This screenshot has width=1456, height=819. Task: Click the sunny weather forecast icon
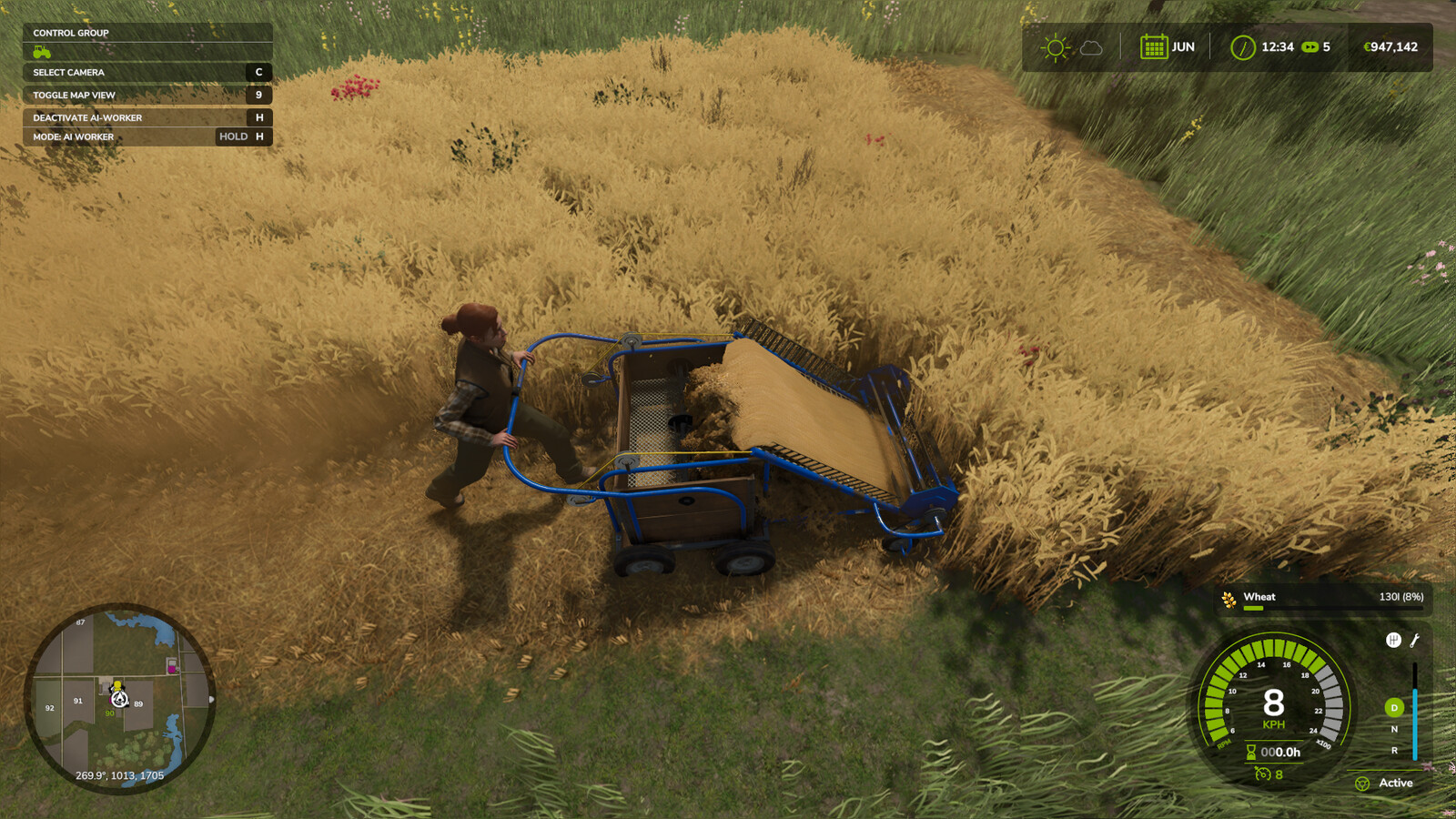(1056, 47)
